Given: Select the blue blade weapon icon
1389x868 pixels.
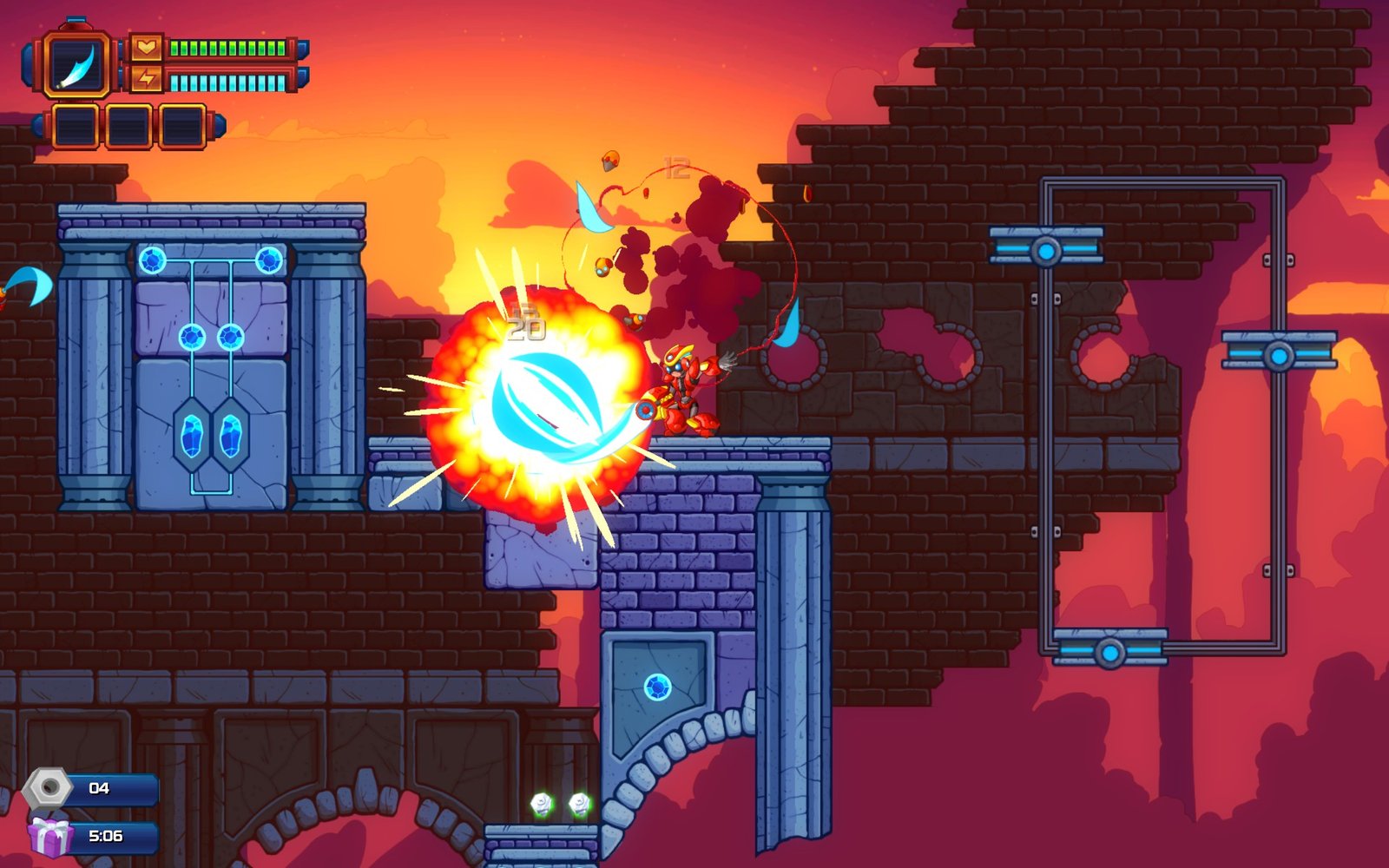Looking at the screenshot, I should pos(77,64).
